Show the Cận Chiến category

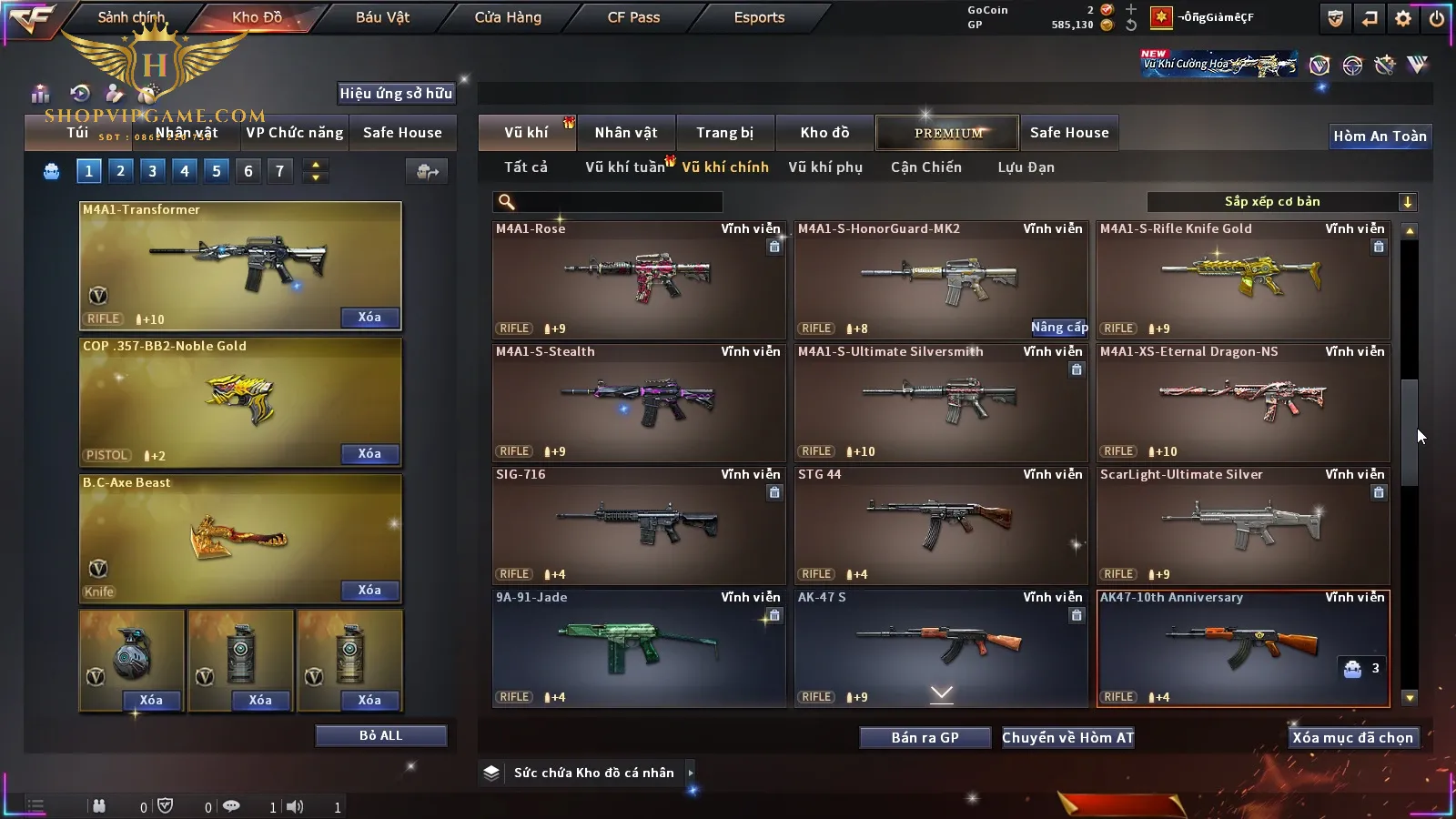[926, 167]
